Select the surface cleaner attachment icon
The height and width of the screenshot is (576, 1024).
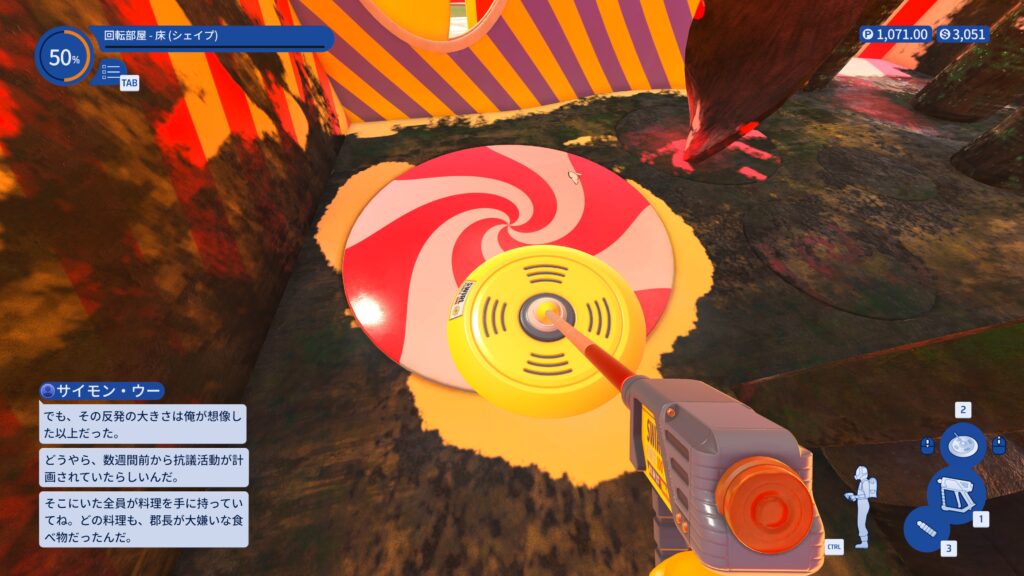click(x=962, y=445)
